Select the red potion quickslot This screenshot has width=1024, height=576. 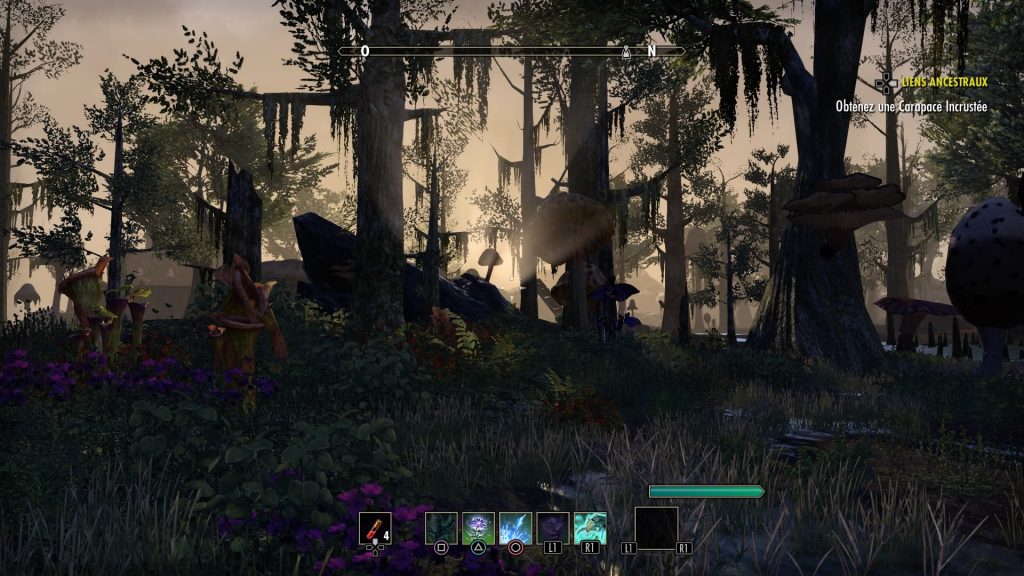pos(374,527)
